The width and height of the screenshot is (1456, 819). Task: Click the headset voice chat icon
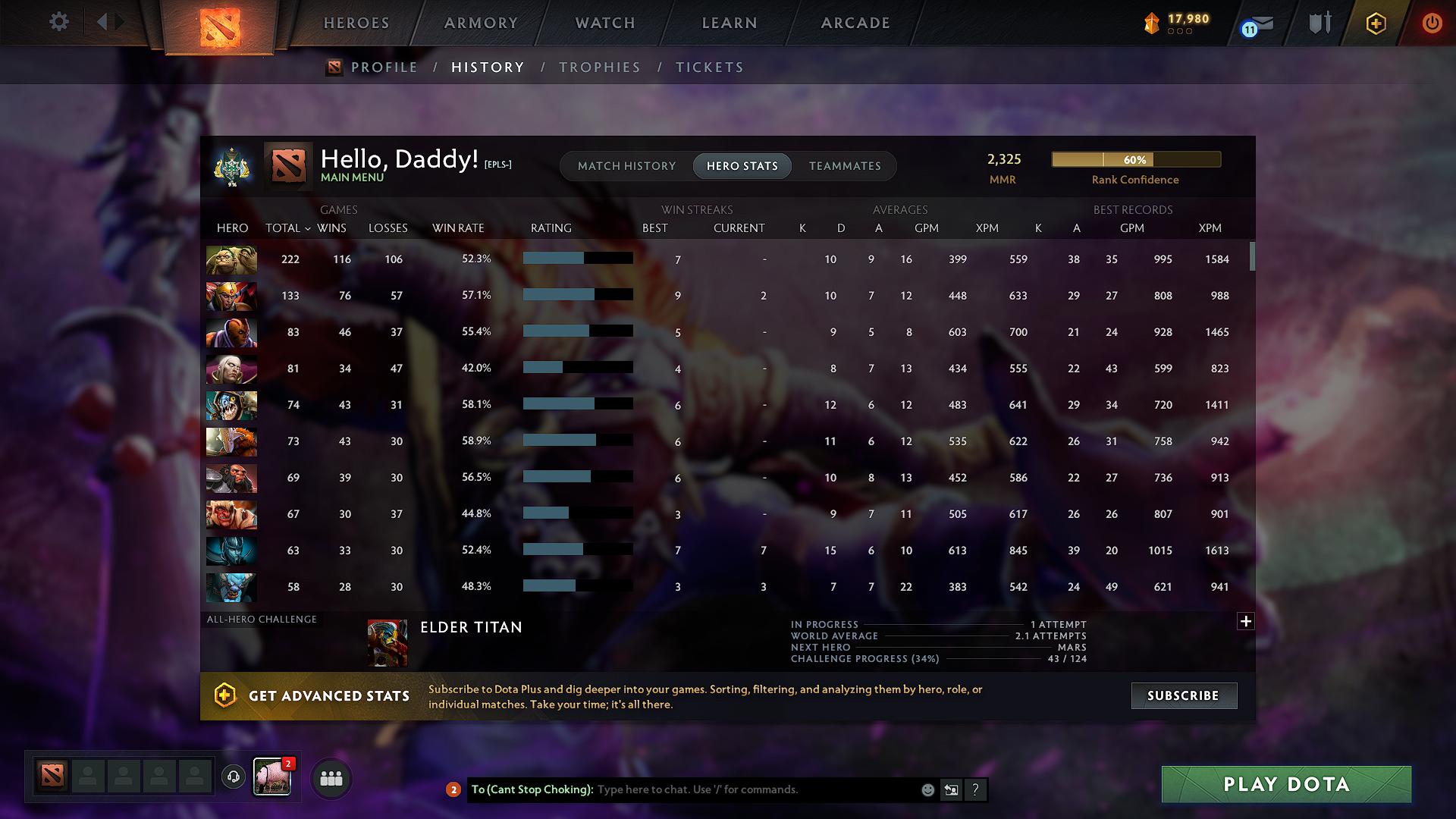[x=233, y=777]
